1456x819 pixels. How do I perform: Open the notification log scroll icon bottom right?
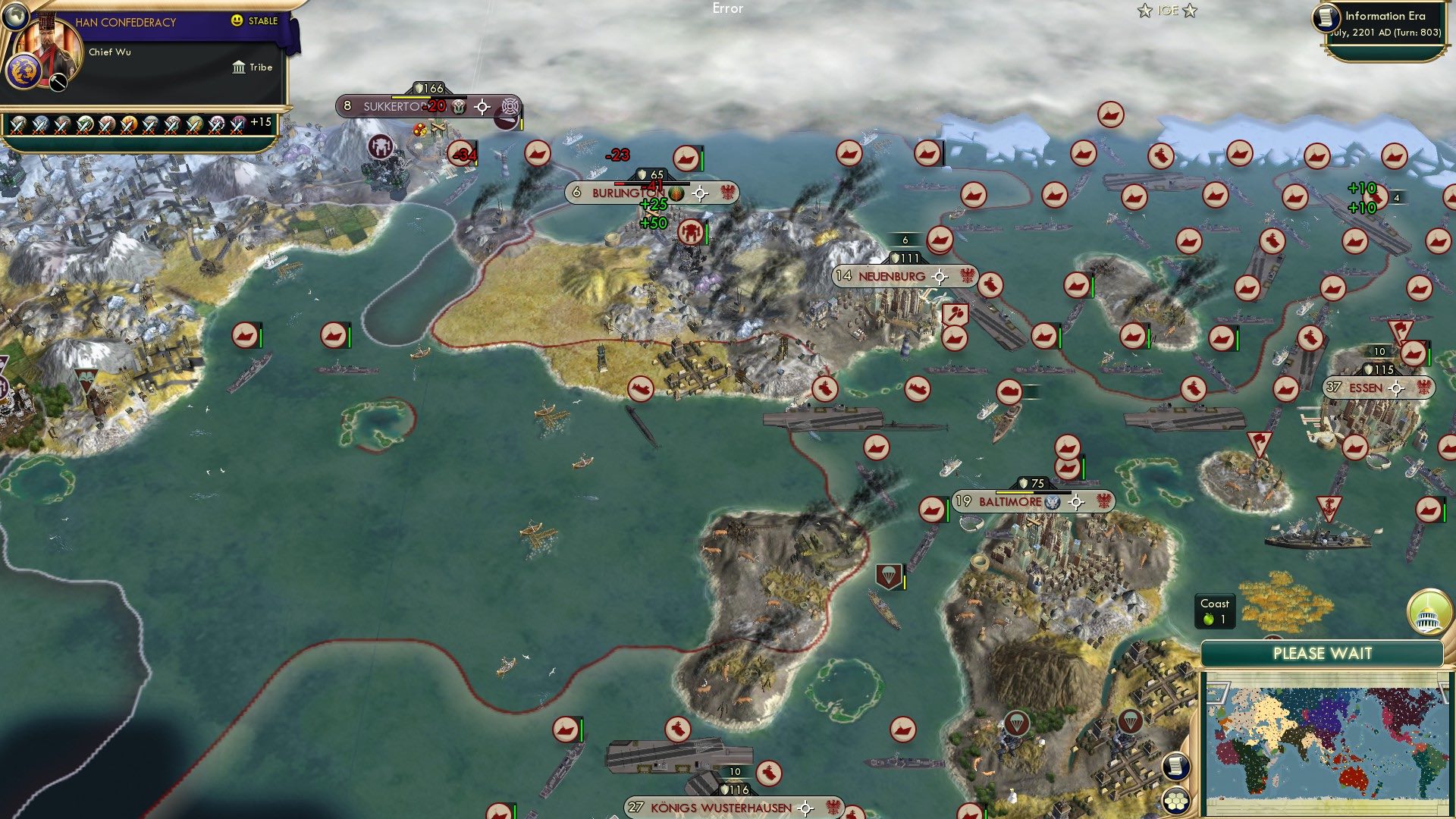pyautogui.click(x=1175, y=767)
